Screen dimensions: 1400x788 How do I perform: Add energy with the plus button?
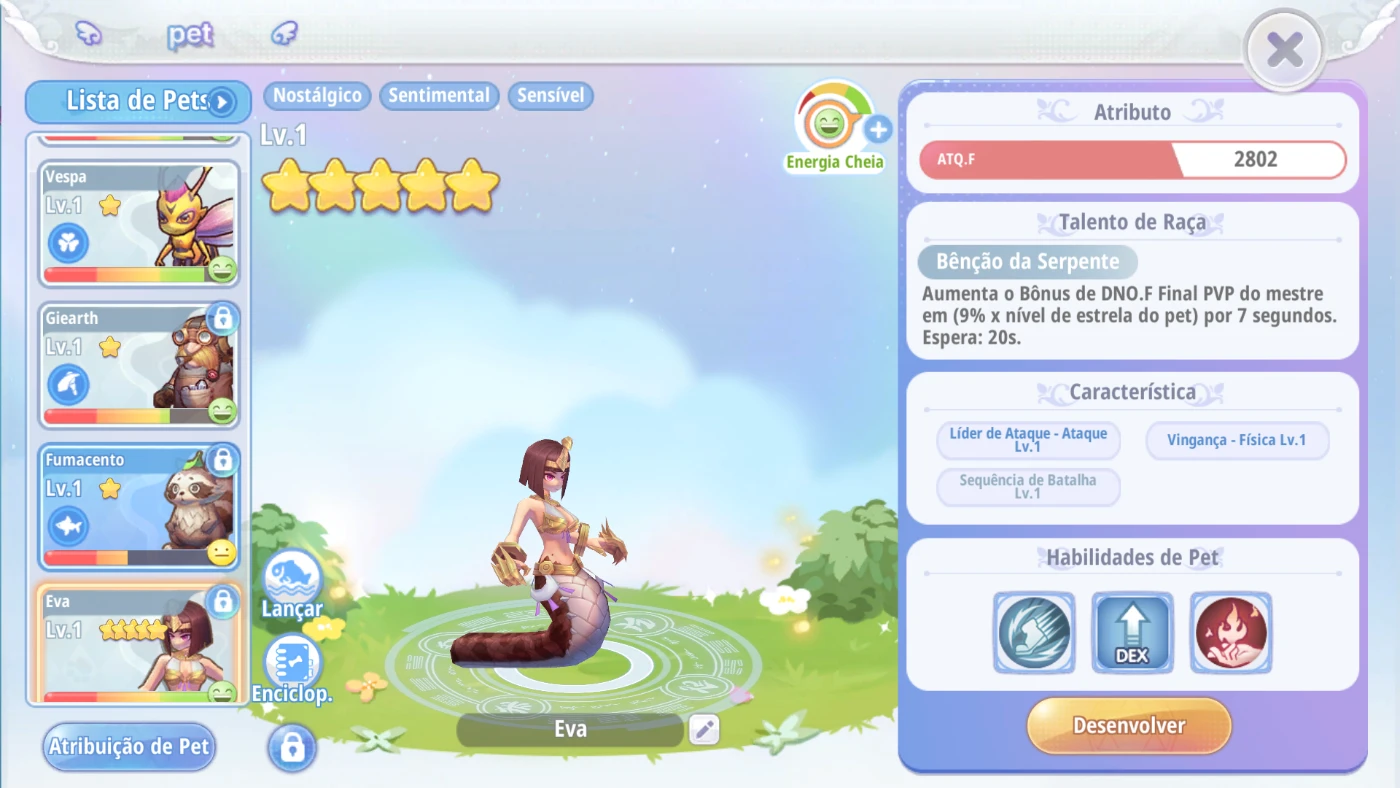pyautogui.click(x=878, y=129)
